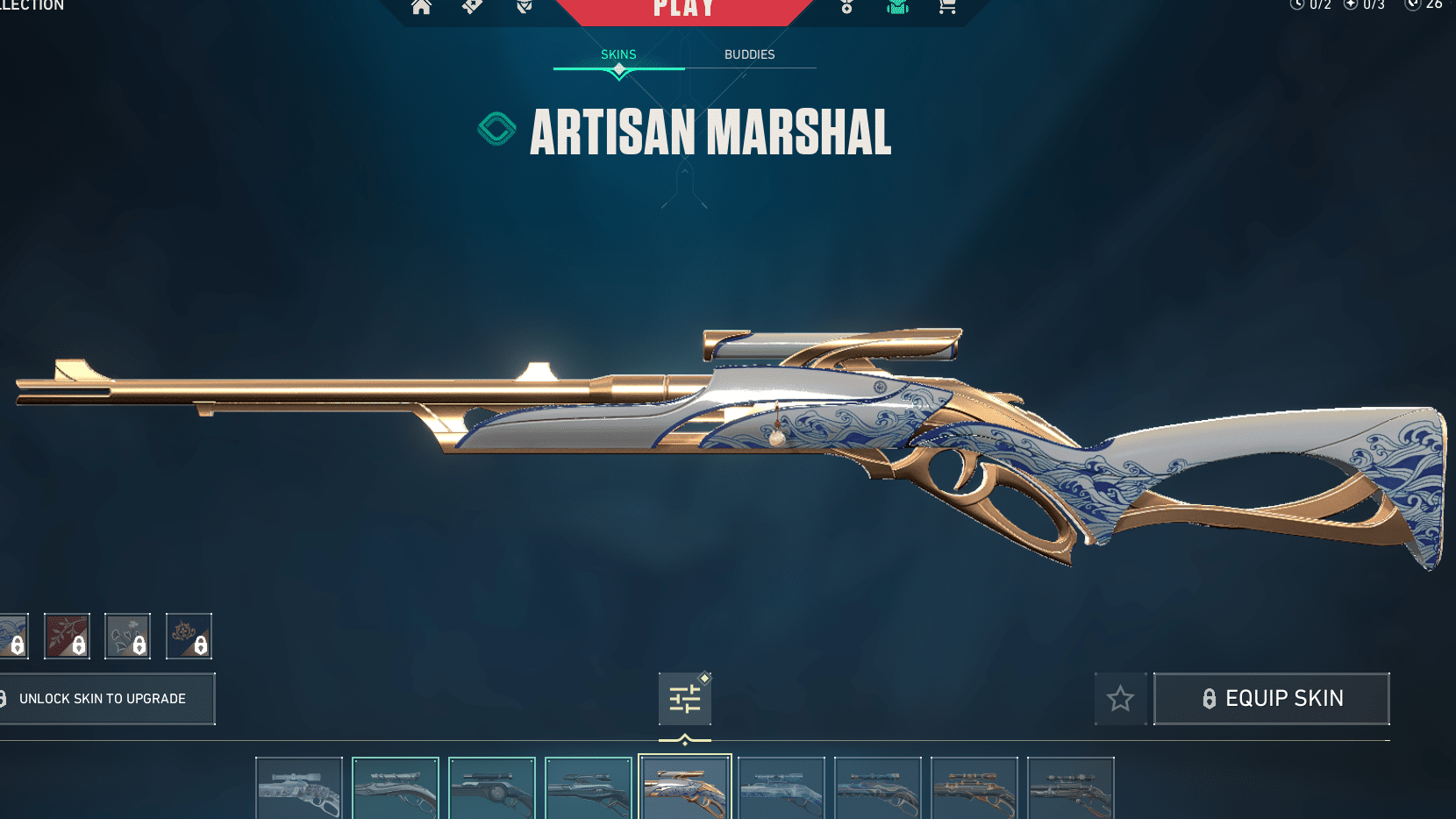1456x819 pixels.
Task: Open the Store cart icon
Action: [x=947, y=7]
